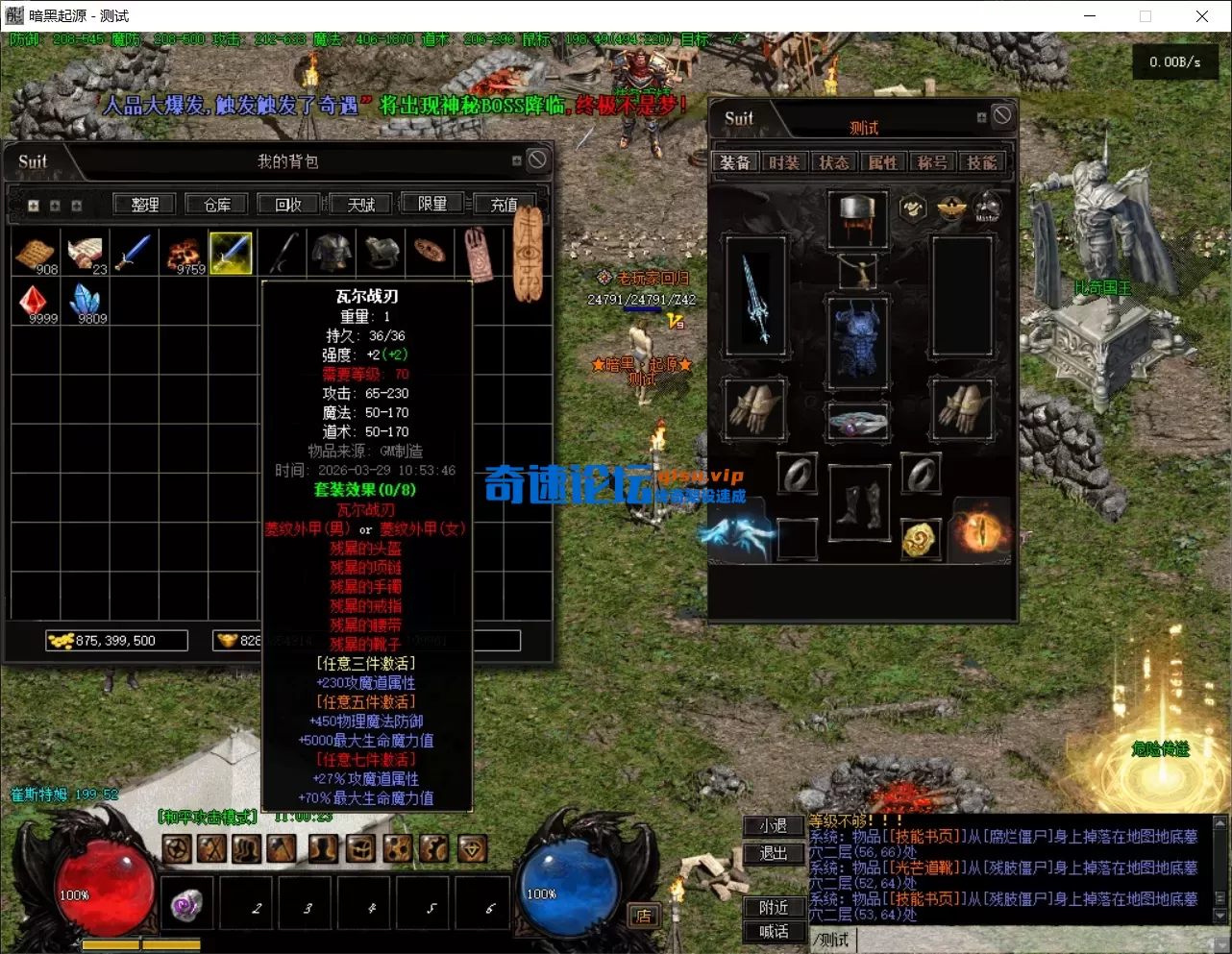Click the 小退 button
This screenshot has width=1232, height=954.
(x=774, y=825)
